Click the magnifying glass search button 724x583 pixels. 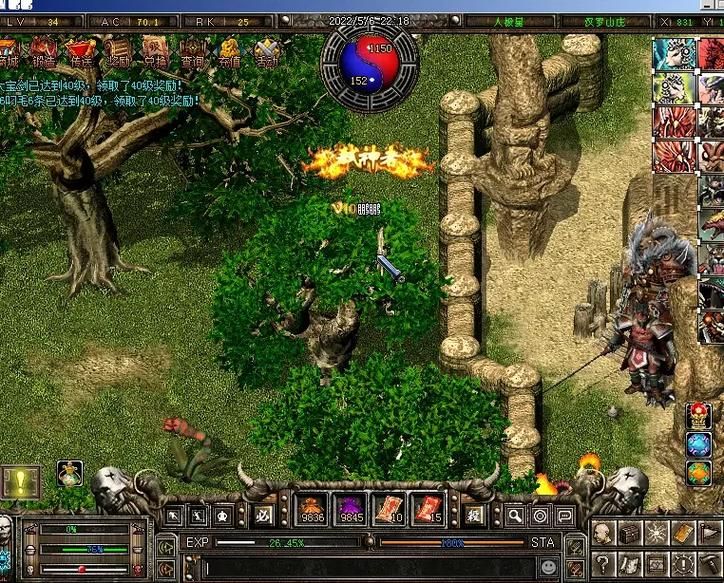515,516
